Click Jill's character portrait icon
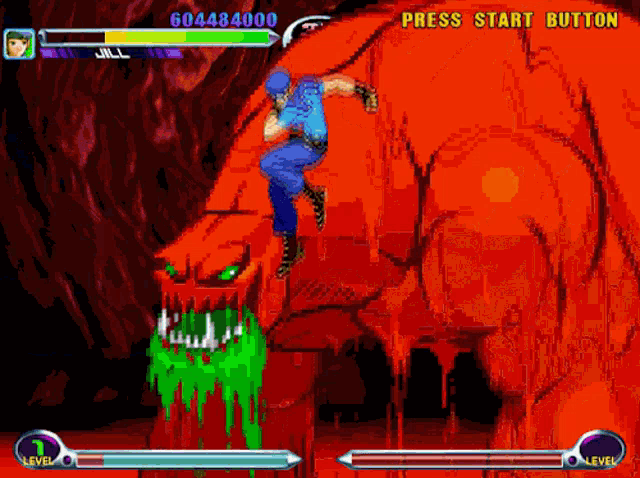Viewport: 640px width, 478px height. tap(19, 43)
